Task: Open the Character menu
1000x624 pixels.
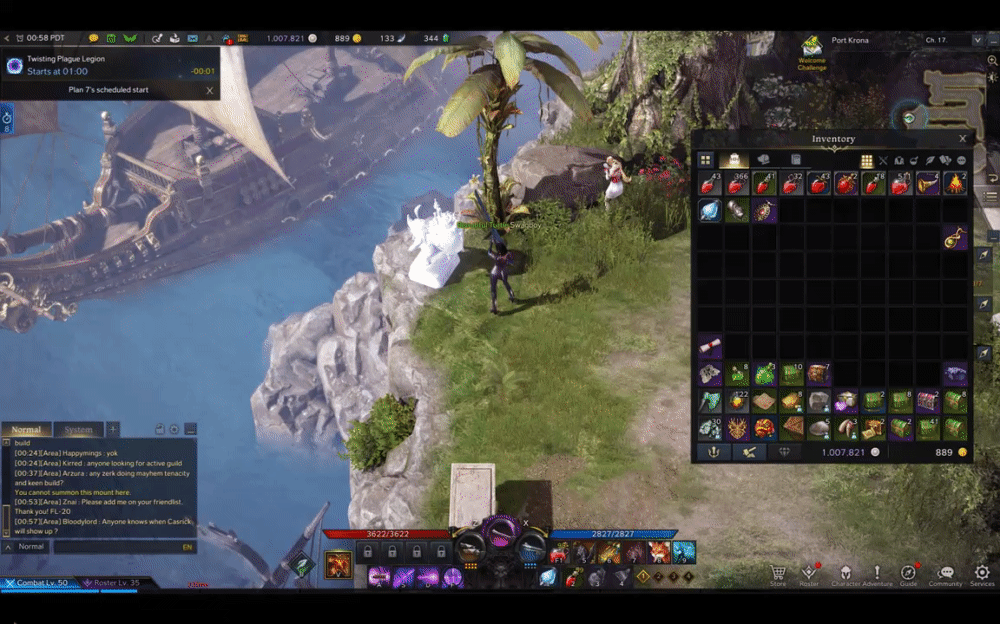Action: pos(845,574)
